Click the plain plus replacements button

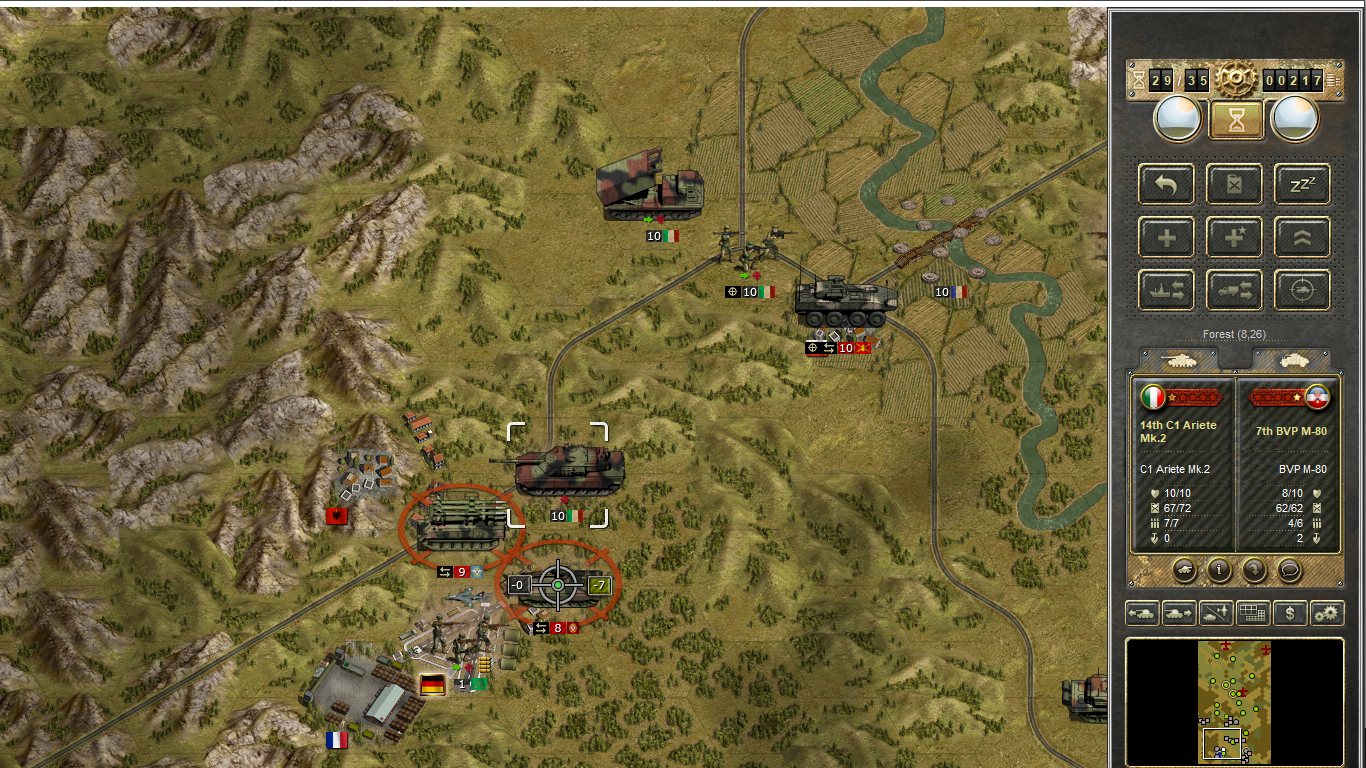tap(1166, 237)
